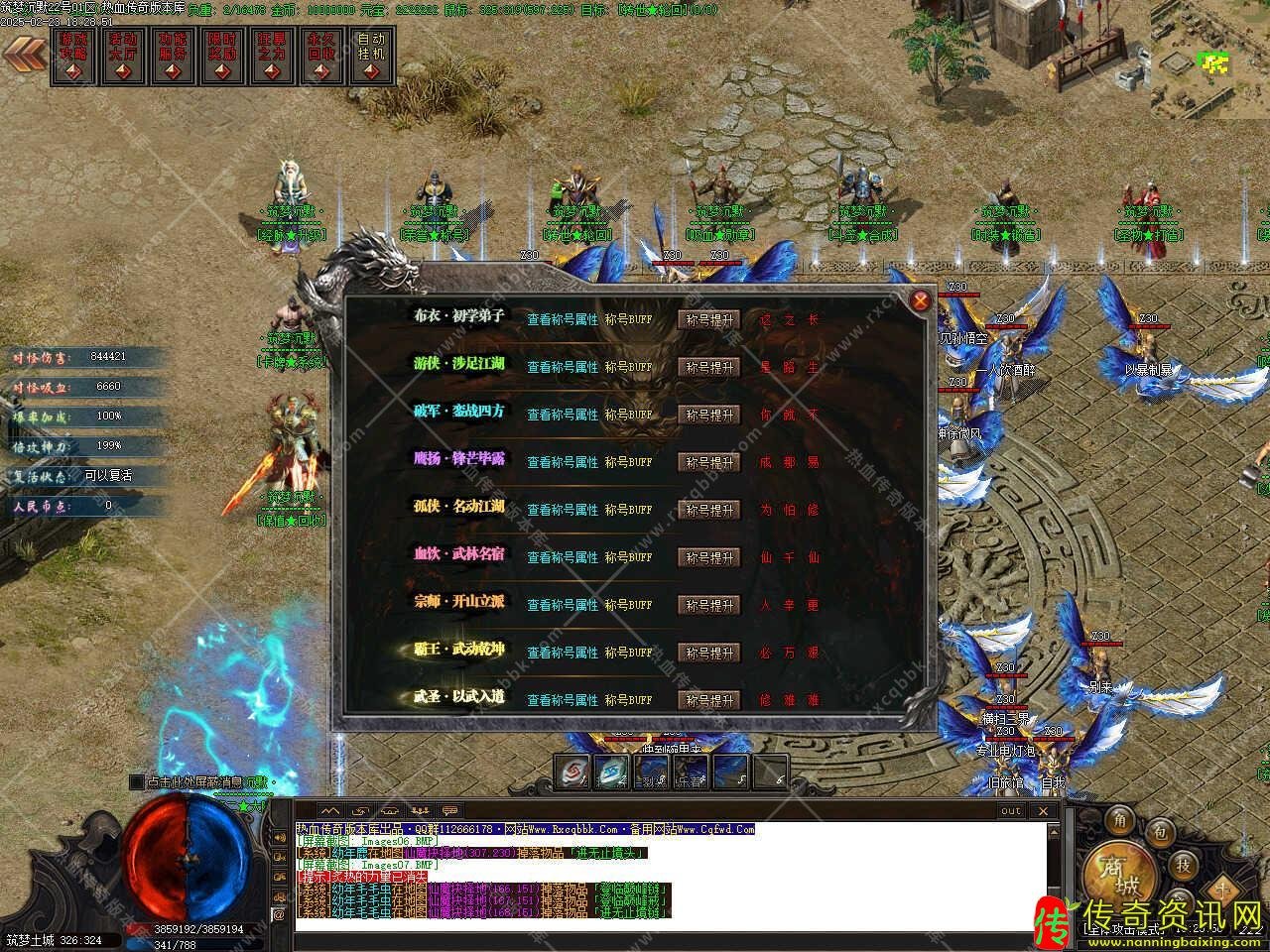This screenshot has width=1270, height=952.
Task: View attributes of 孤侠·名动江湖 title
Action: click(x=563, y=510)
